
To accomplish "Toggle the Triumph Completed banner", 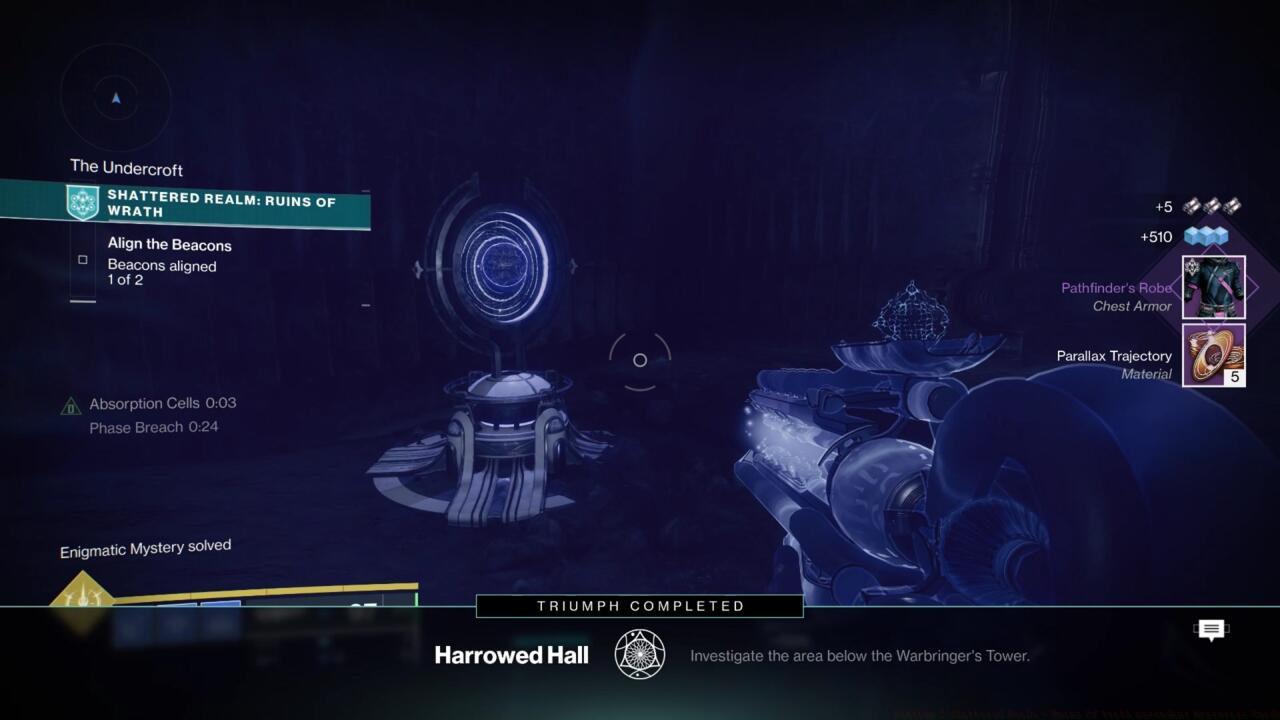I will coord(639,606).
